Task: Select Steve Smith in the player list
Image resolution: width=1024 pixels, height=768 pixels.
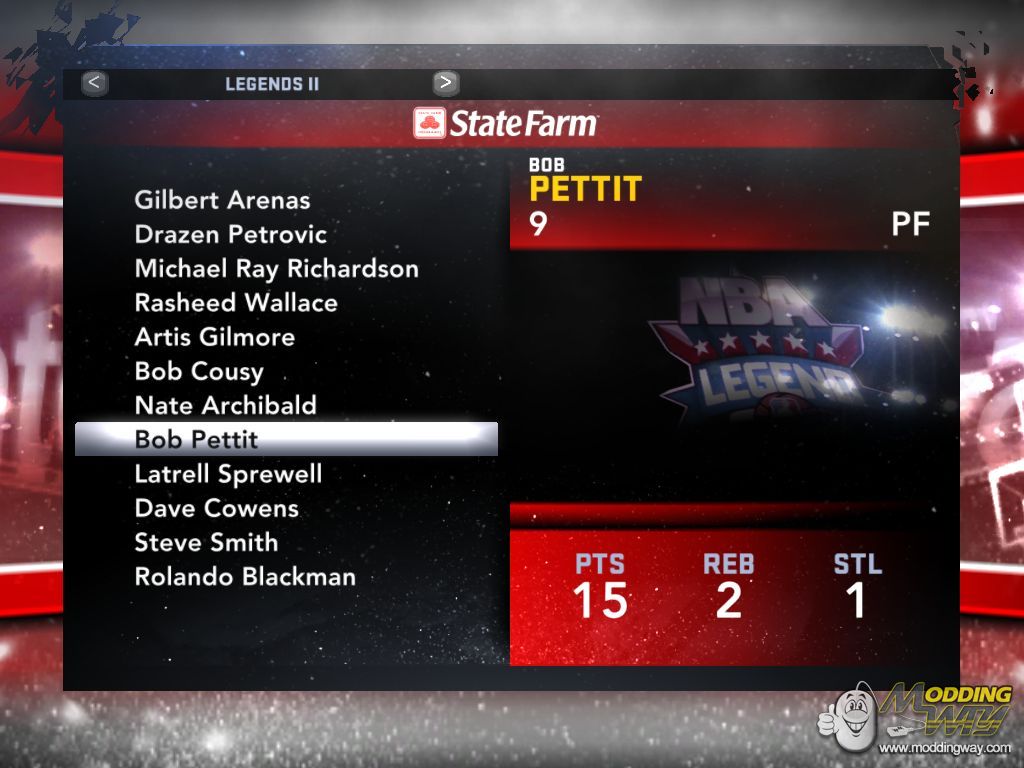Action: [206, 542]
